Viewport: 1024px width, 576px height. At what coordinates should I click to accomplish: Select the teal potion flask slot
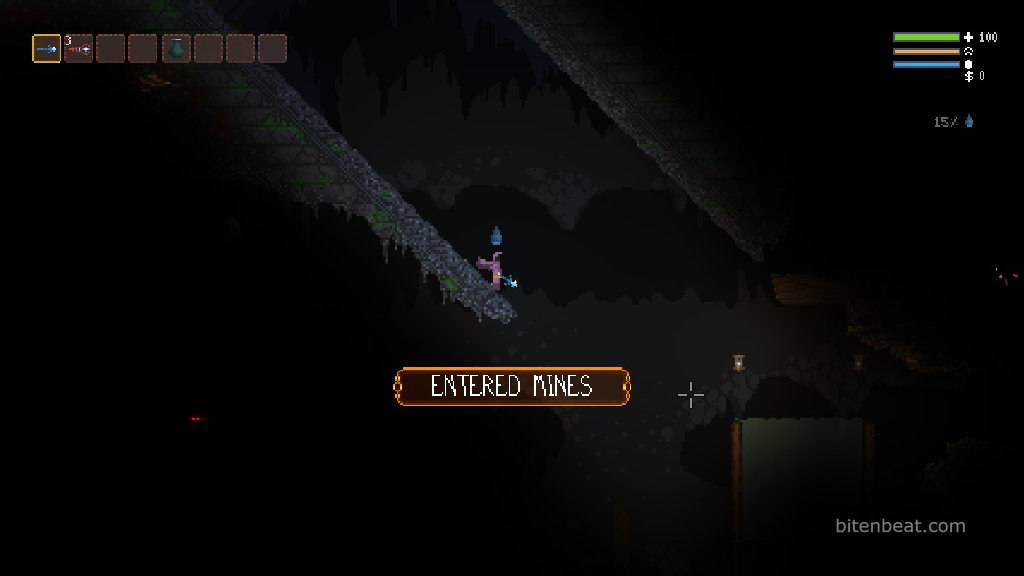coord(176,48)
